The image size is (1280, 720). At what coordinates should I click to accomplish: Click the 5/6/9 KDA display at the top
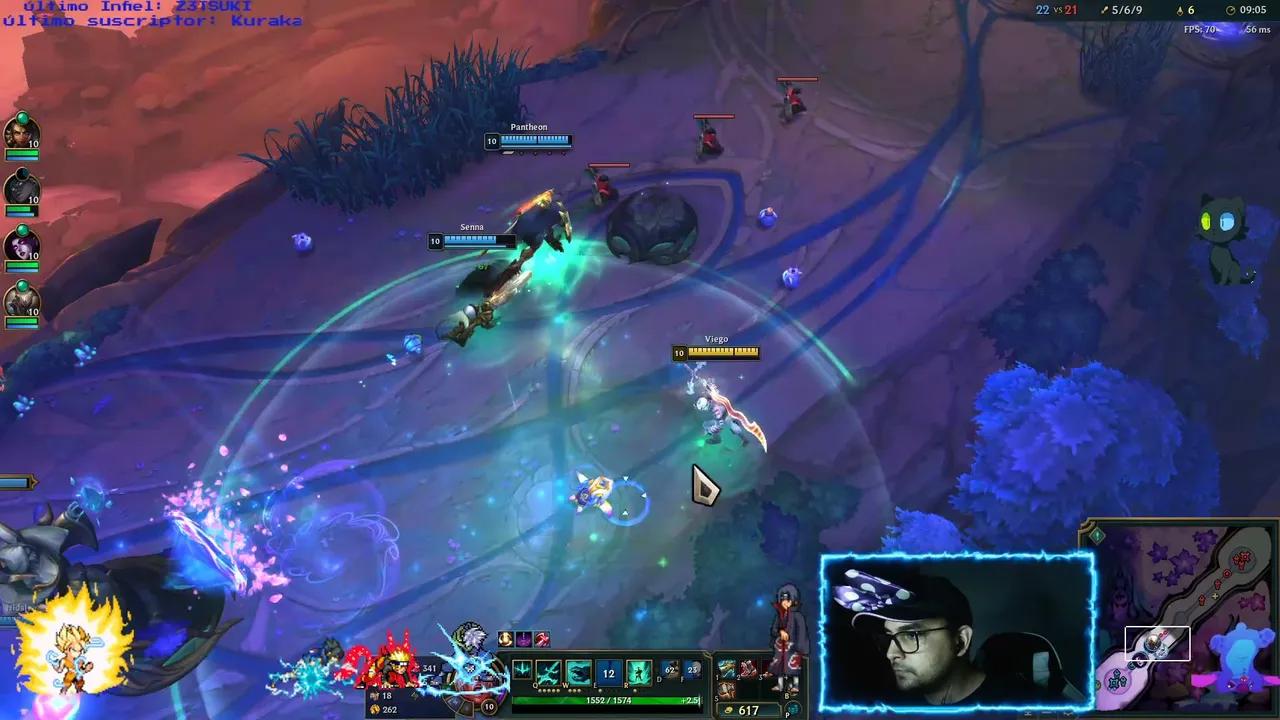tap(1127, 10)
